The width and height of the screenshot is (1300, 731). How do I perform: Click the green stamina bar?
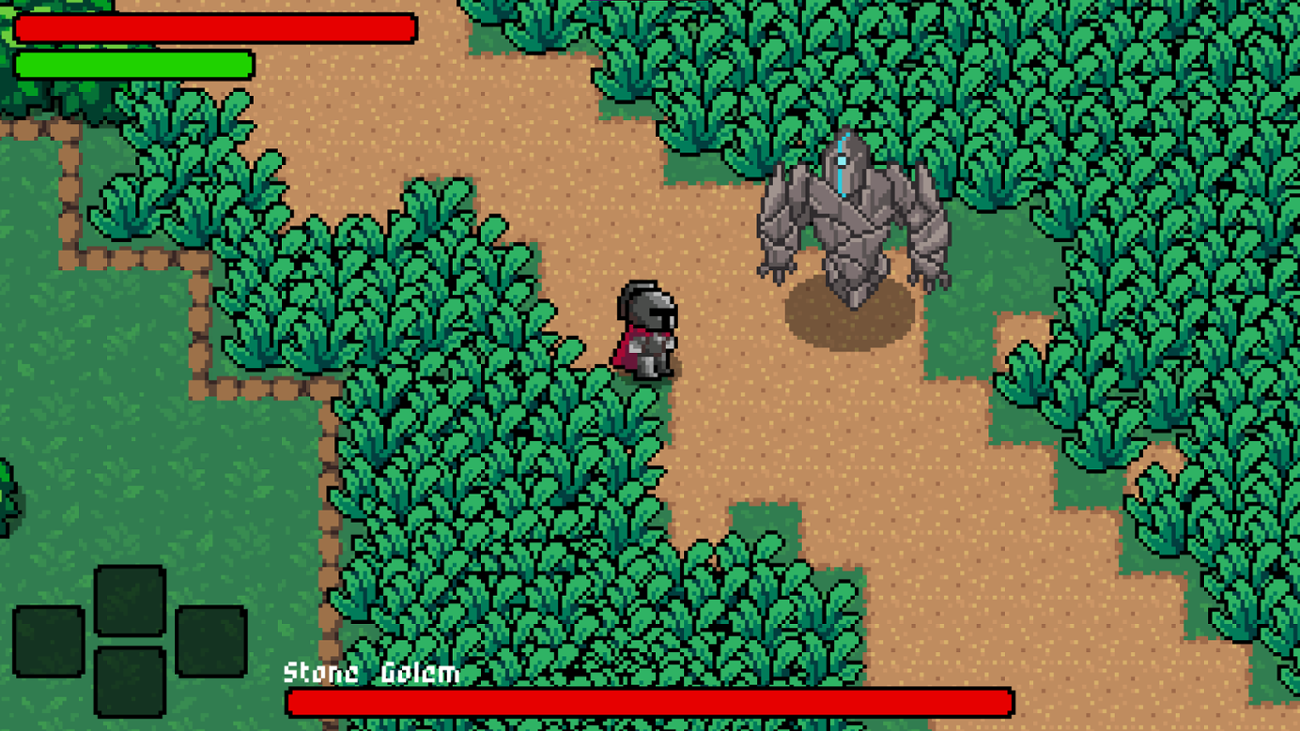(130, 62)
